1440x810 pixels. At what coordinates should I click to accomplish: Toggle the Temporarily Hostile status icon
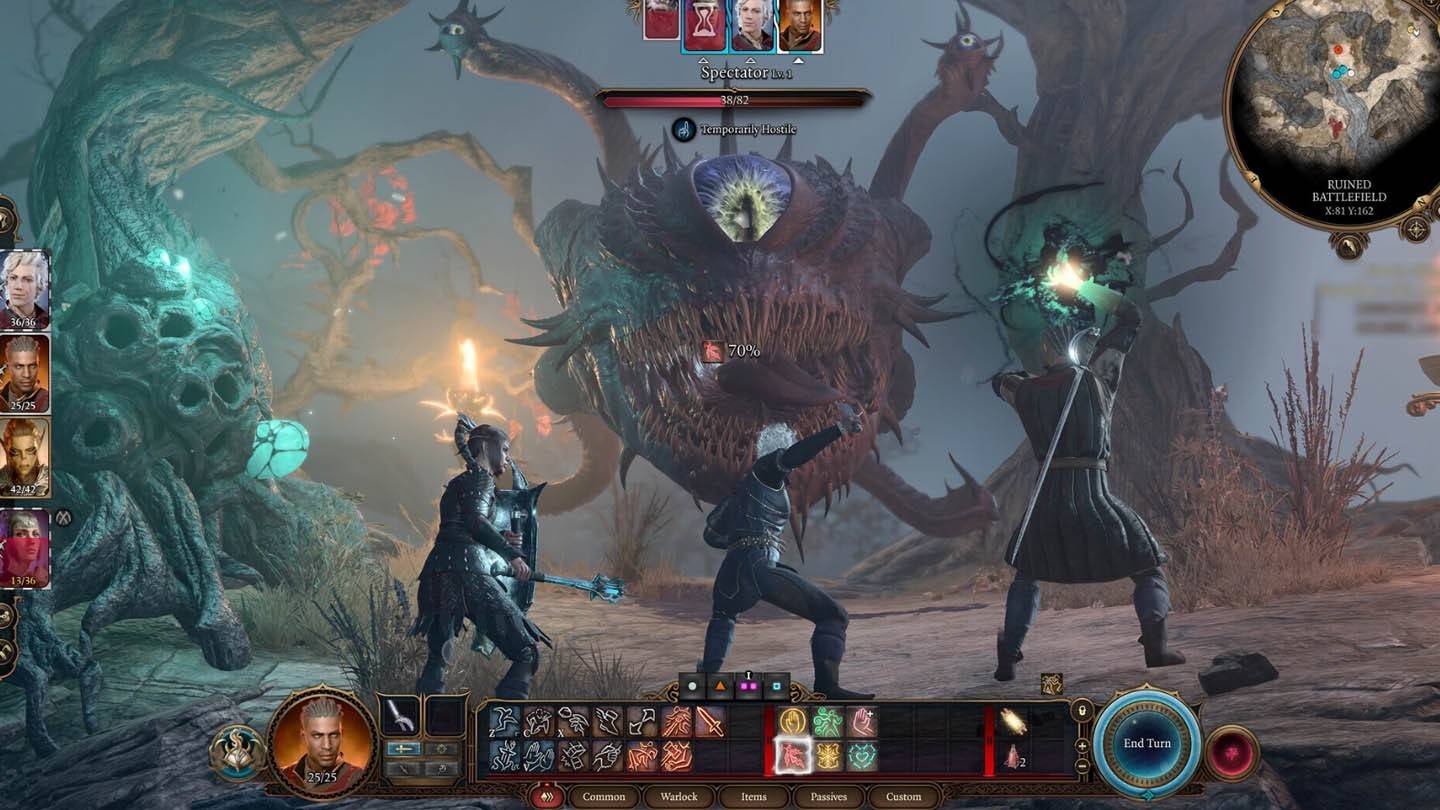click(685, 130)
